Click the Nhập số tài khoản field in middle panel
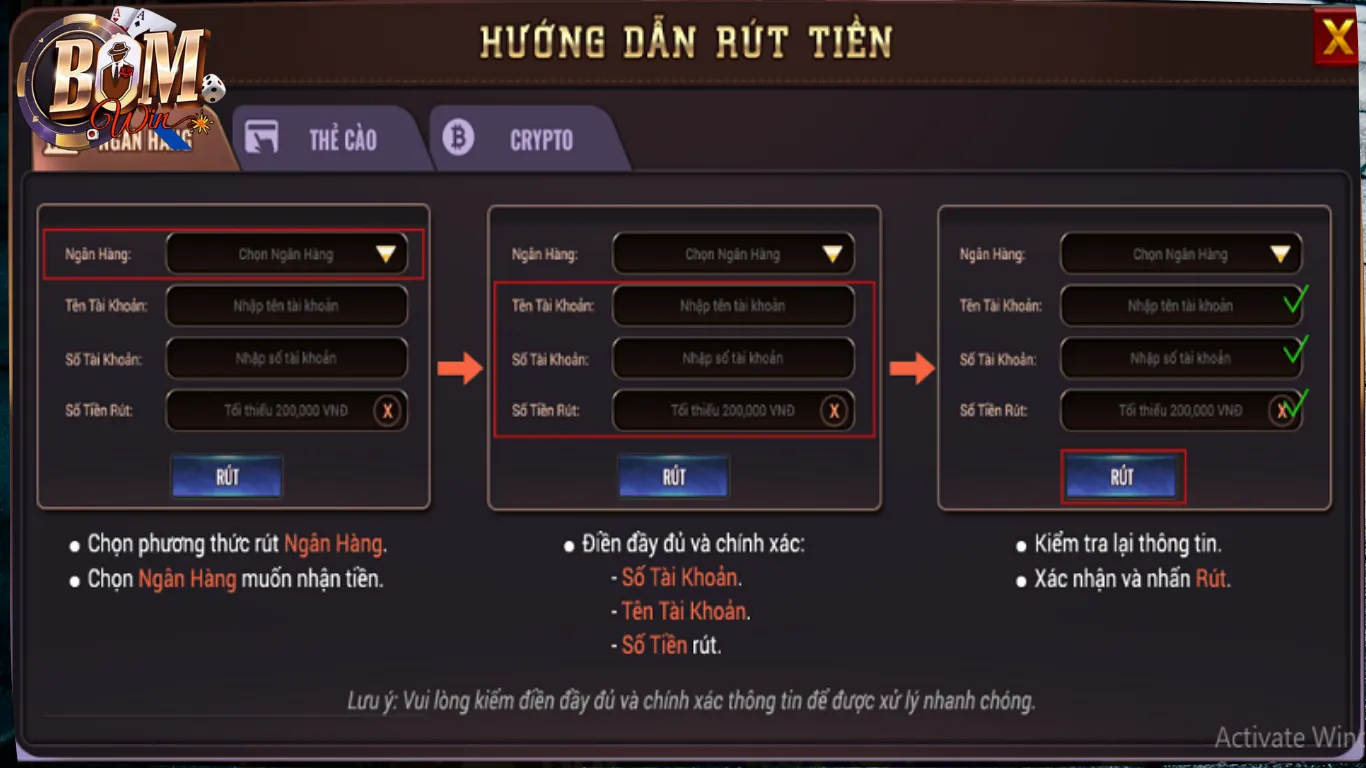The width and height of the screenshot is (1366, 768). (733, 358)
